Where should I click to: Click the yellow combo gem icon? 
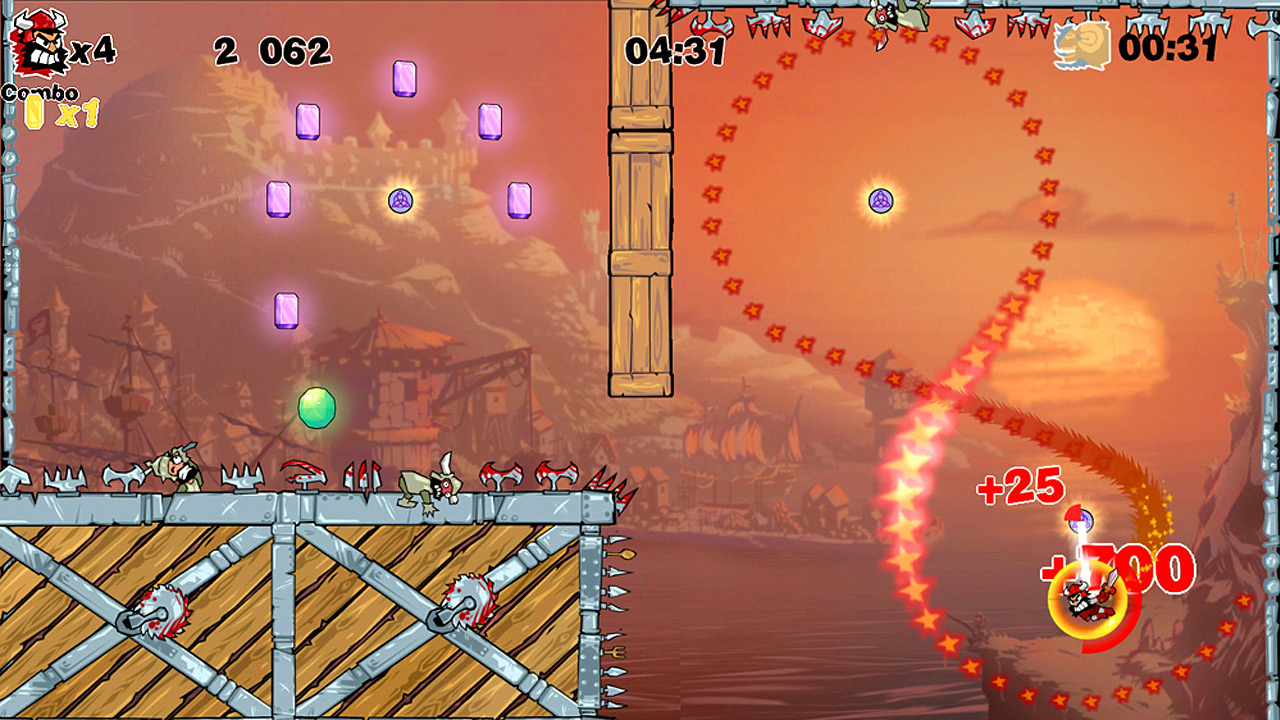(x=35, y=112)
